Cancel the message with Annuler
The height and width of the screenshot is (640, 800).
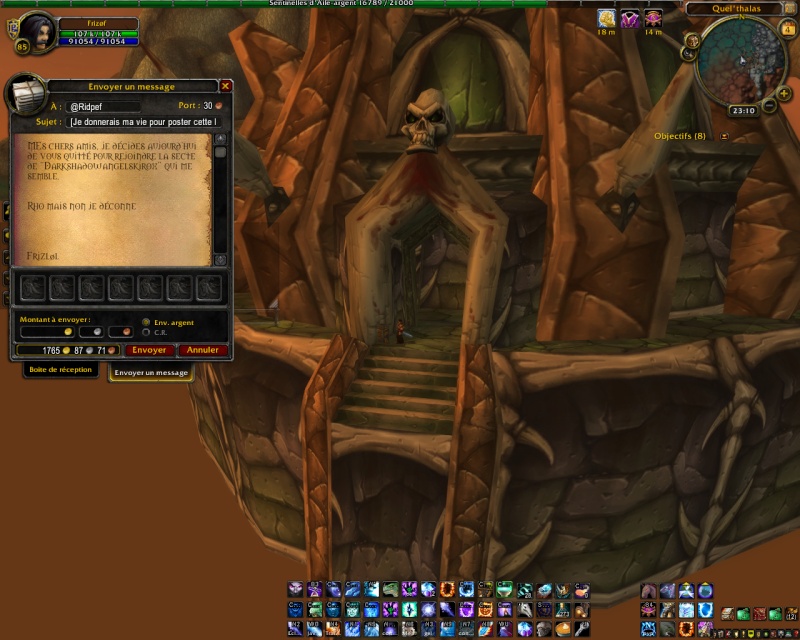[203, 350]
